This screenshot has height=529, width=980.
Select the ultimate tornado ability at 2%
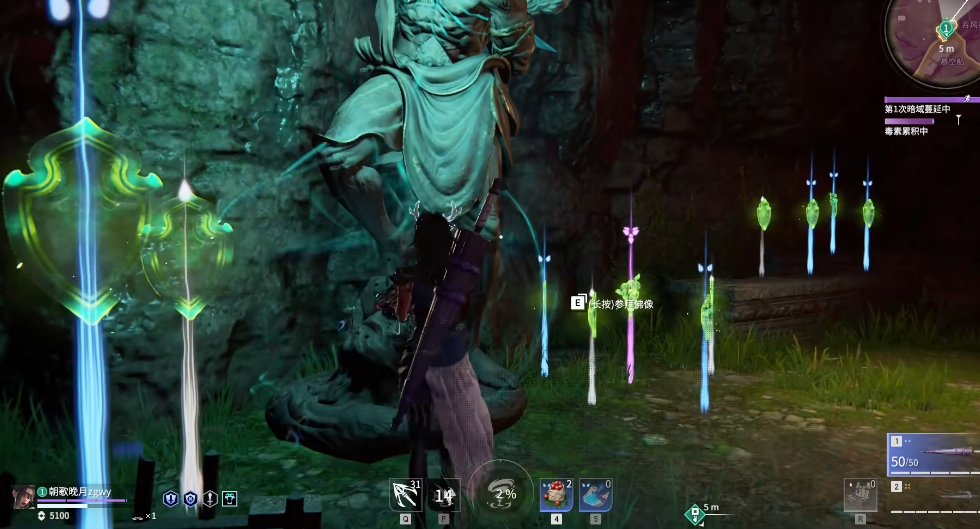point(500,492)
